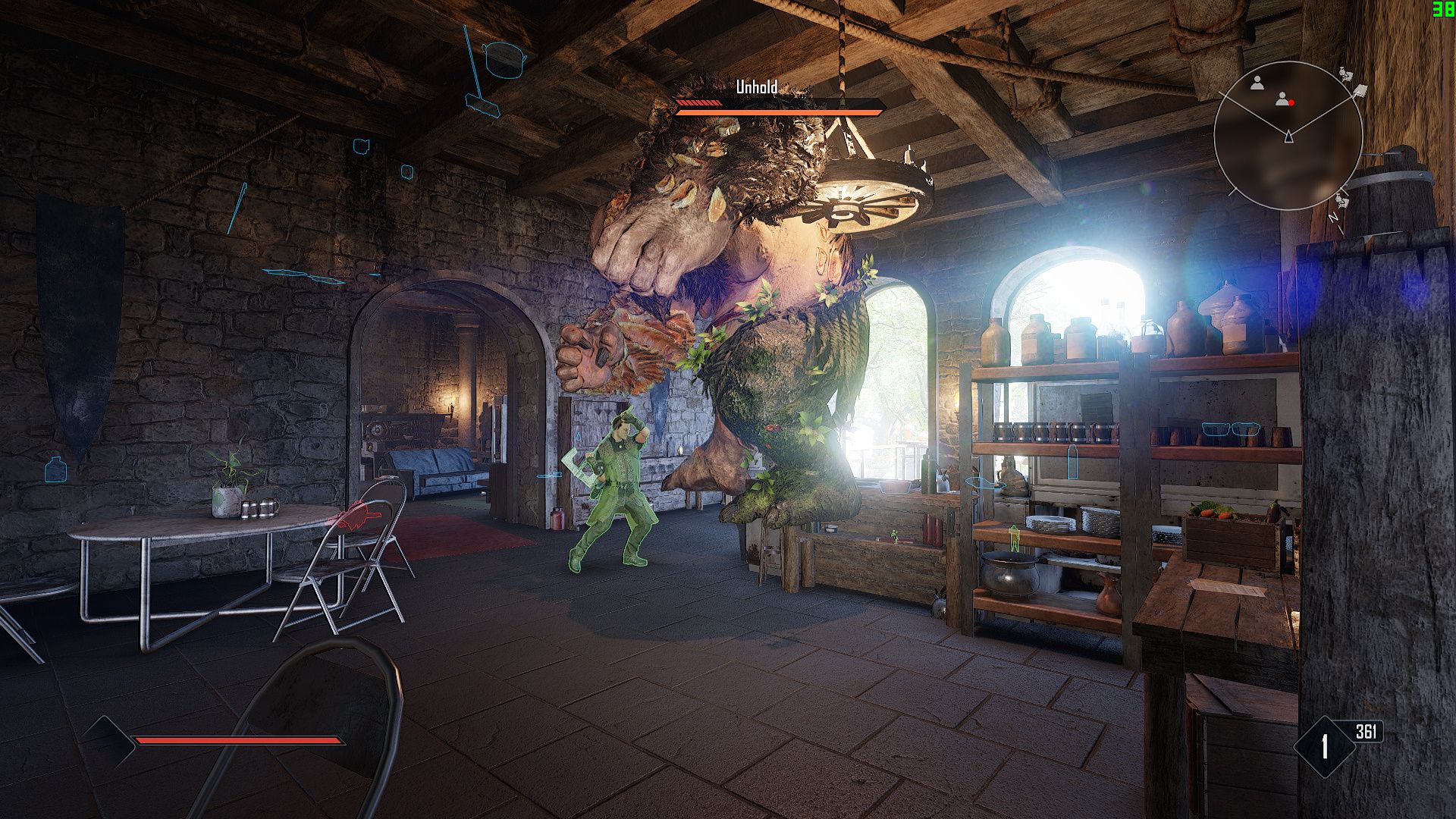This screenshot has height=819, width=1456.
Task: Select the outlined water bottle on the shelf
Action: pos(1072,461)
